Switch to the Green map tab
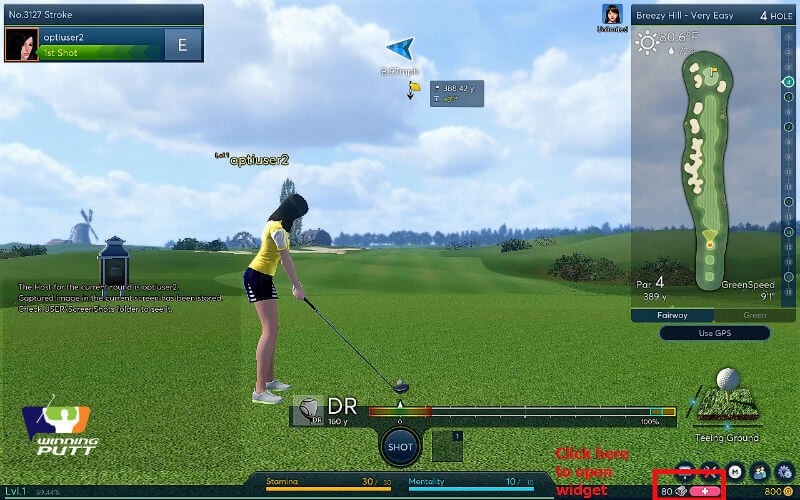The width and height of the screenshot is (800, 500). pos(753,315)
